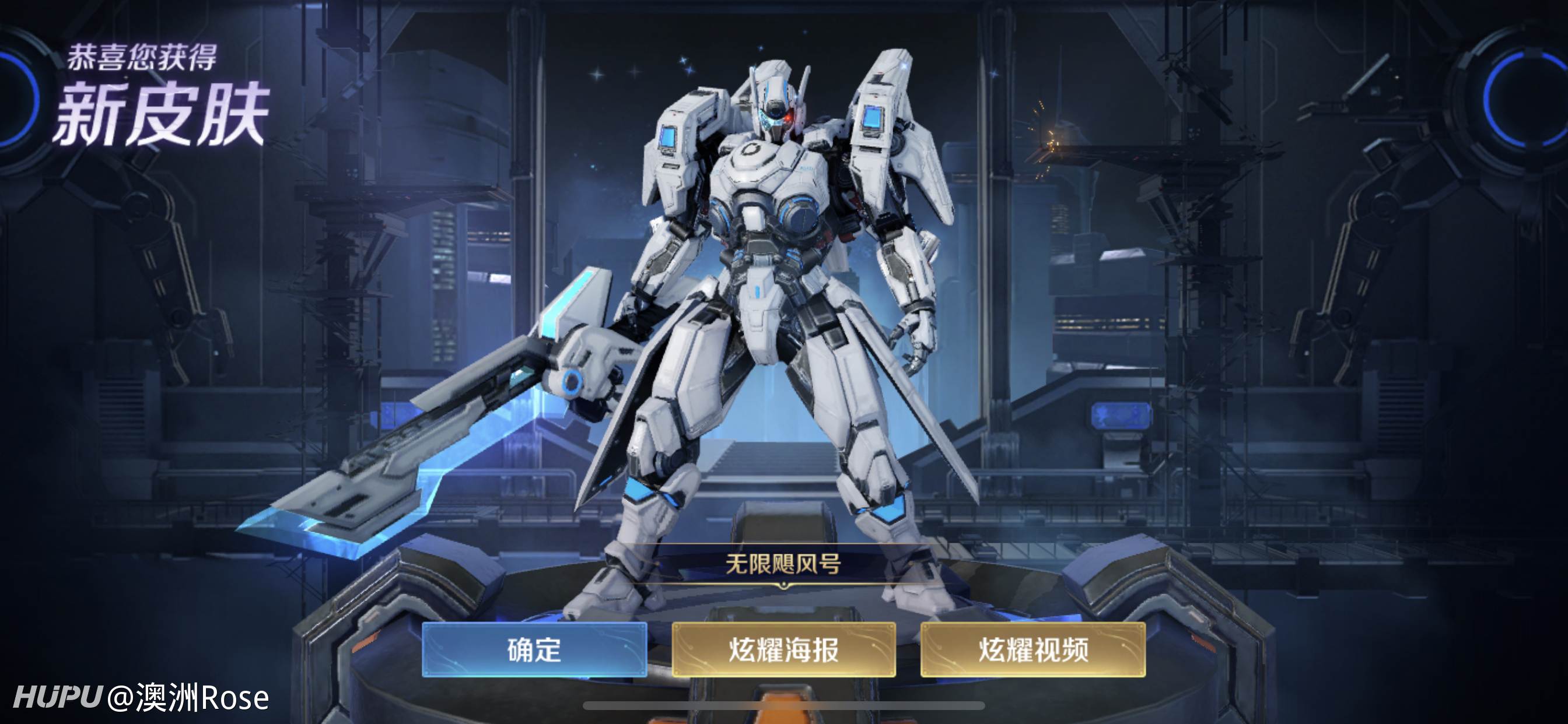Tap the 恭喜您获得 congratulation header
This screenshot has width=1568, height=724.
(144, 57)
